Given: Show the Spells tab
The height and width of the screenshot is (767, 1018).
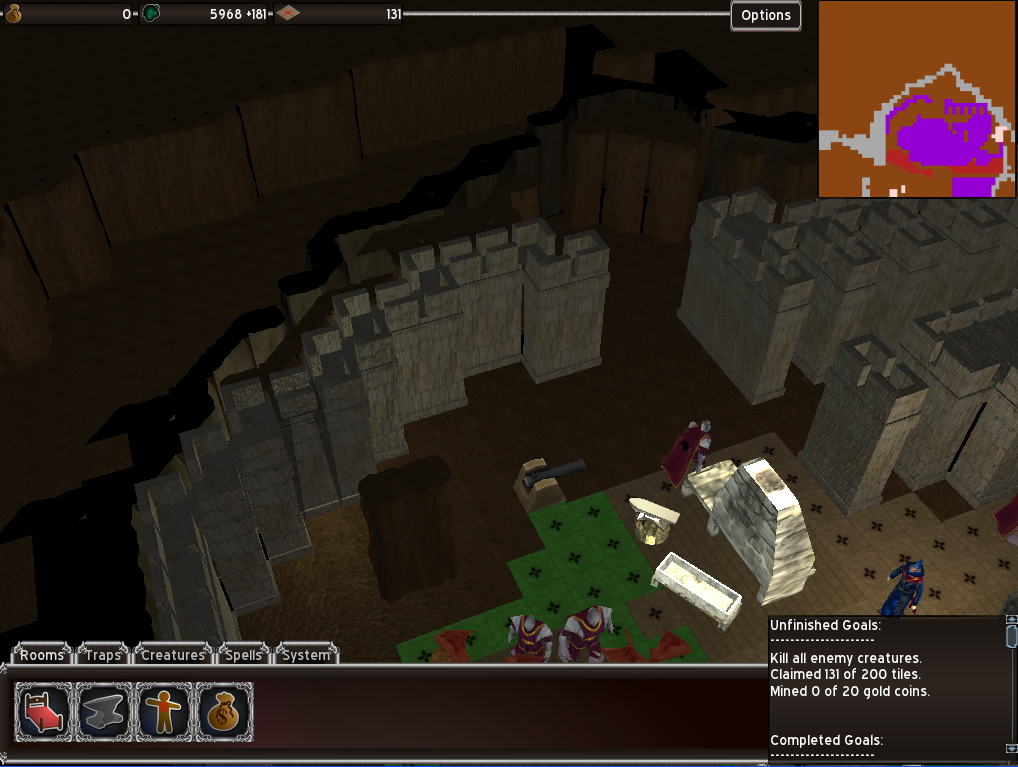Looking at the screenshot, I should (243, 655).
